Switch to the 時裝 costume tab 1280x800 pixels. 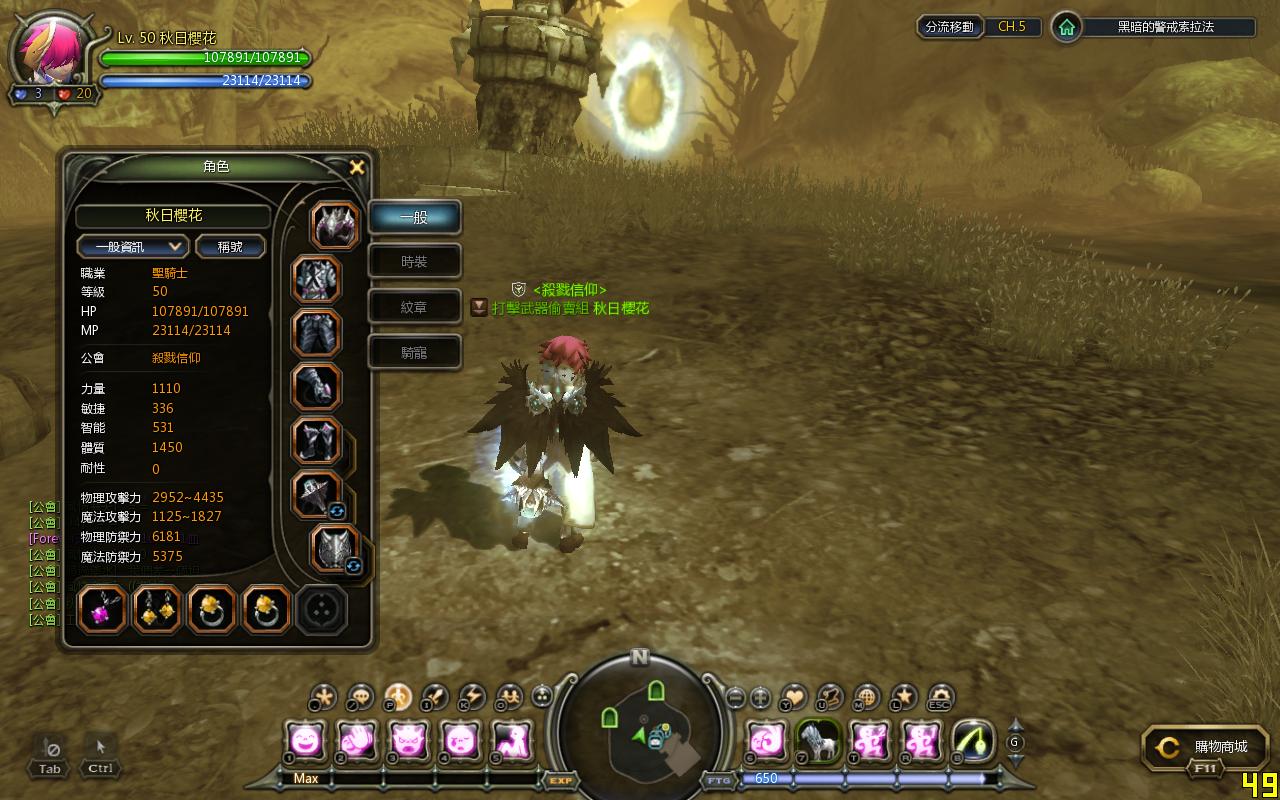tap(414, 261)
